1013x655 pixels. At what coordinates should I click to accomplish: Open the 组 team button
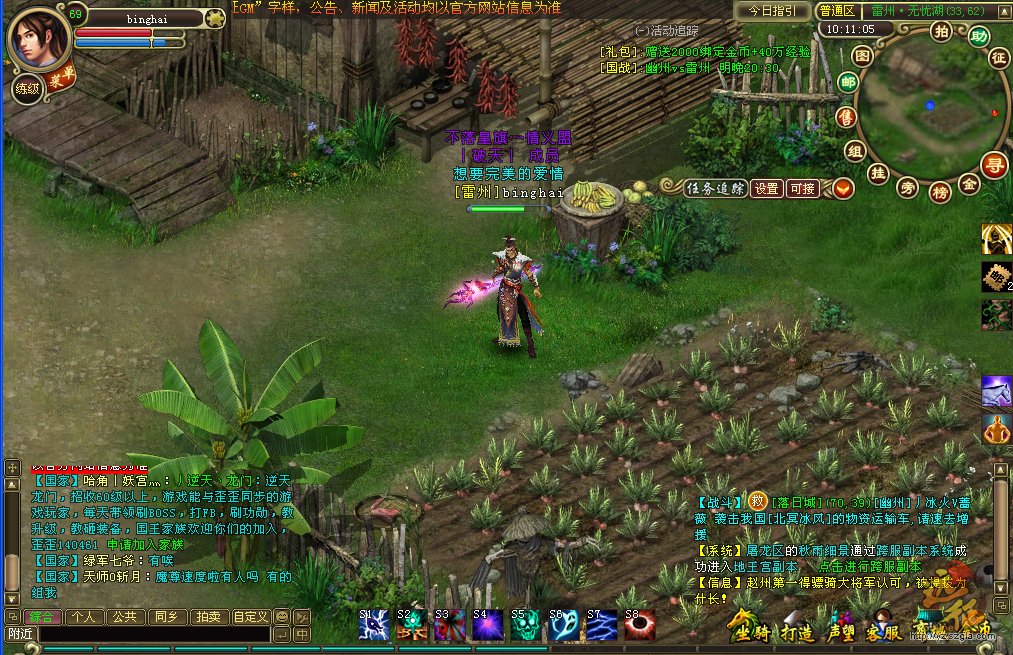pyautogui.click(x=854, y=151)
